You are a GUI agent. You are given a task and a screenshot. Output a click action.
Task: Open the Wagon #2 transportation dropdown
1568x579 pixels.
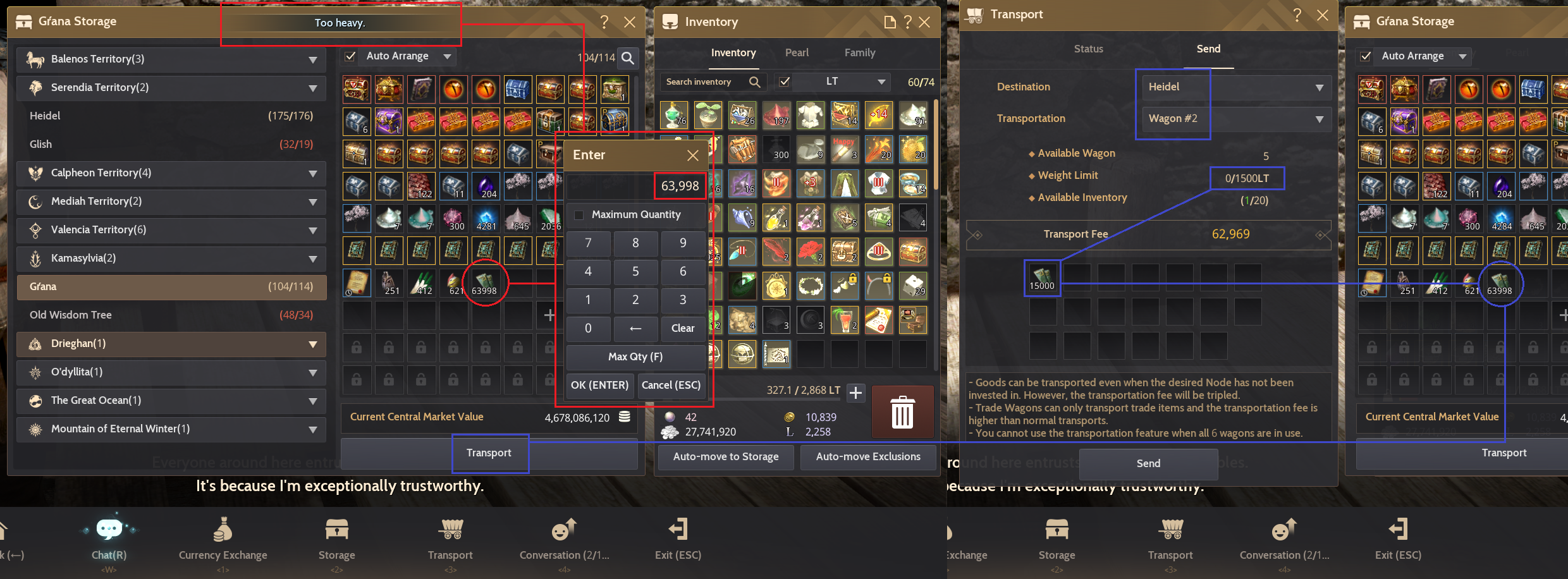(x=1235, y=119)
